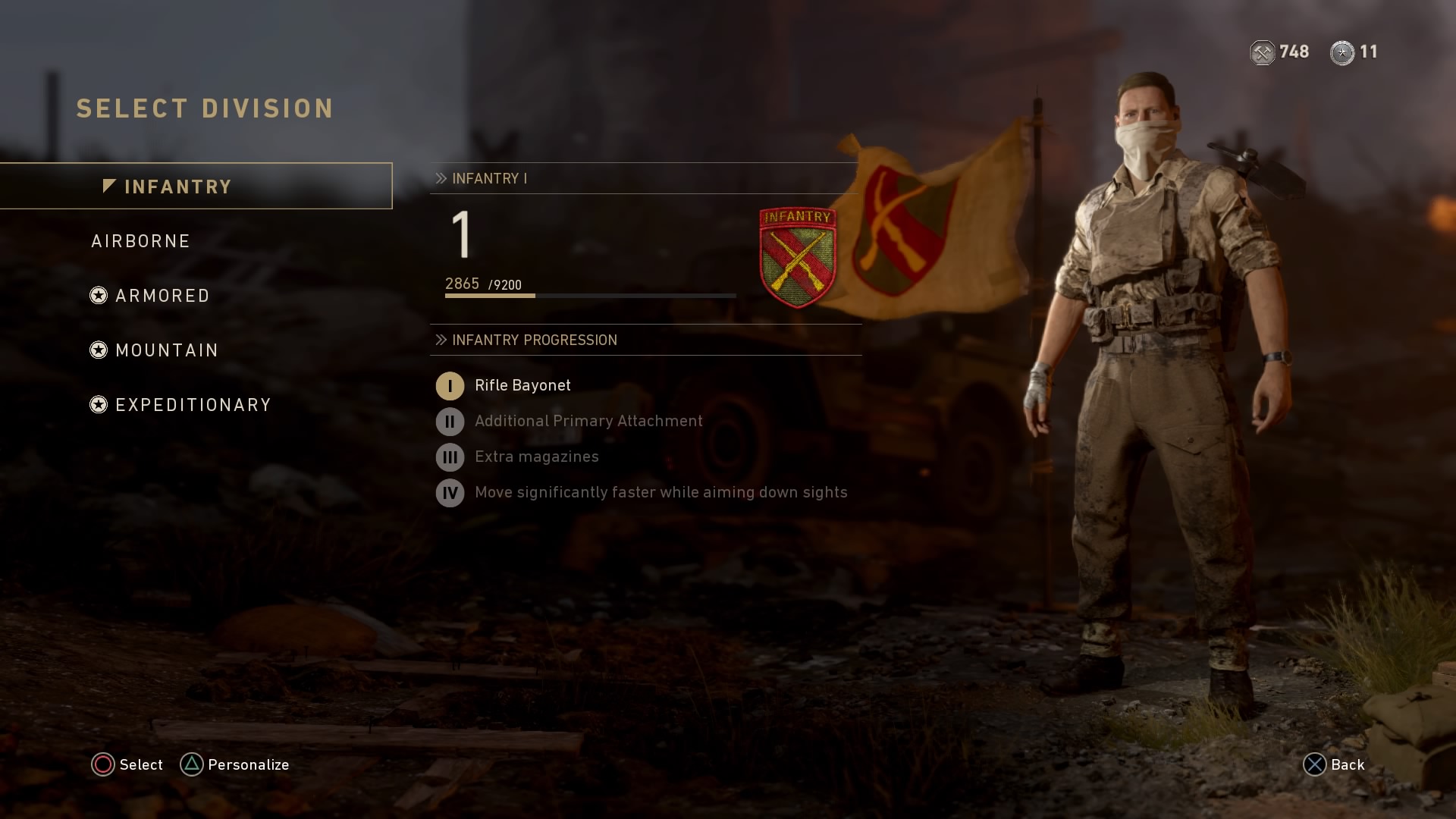This screenshot has width=1456, height=819.
Task: Click the Extra magazines progression row
Action: 536,457
